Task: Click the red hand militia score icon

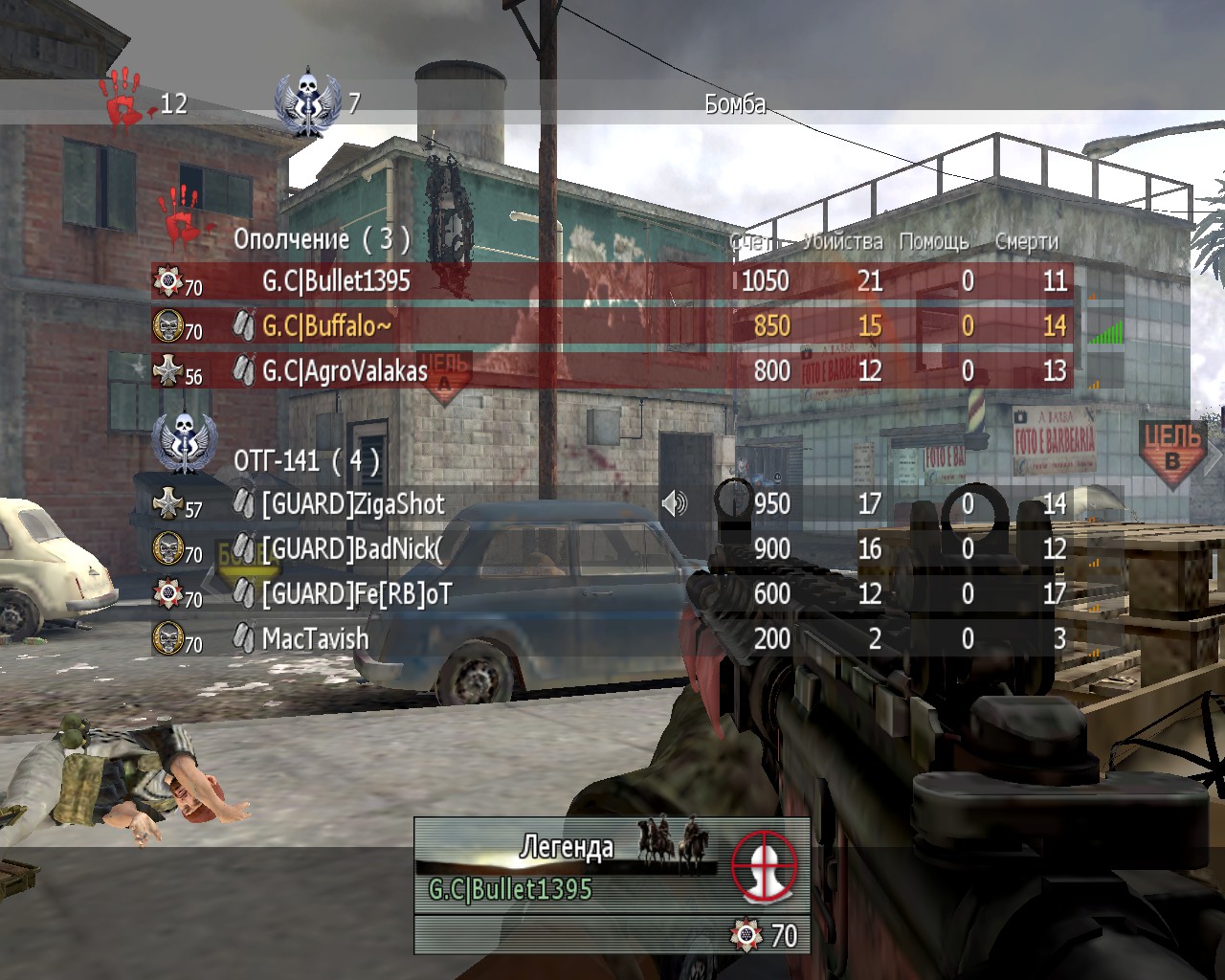Action: [122, 98]
